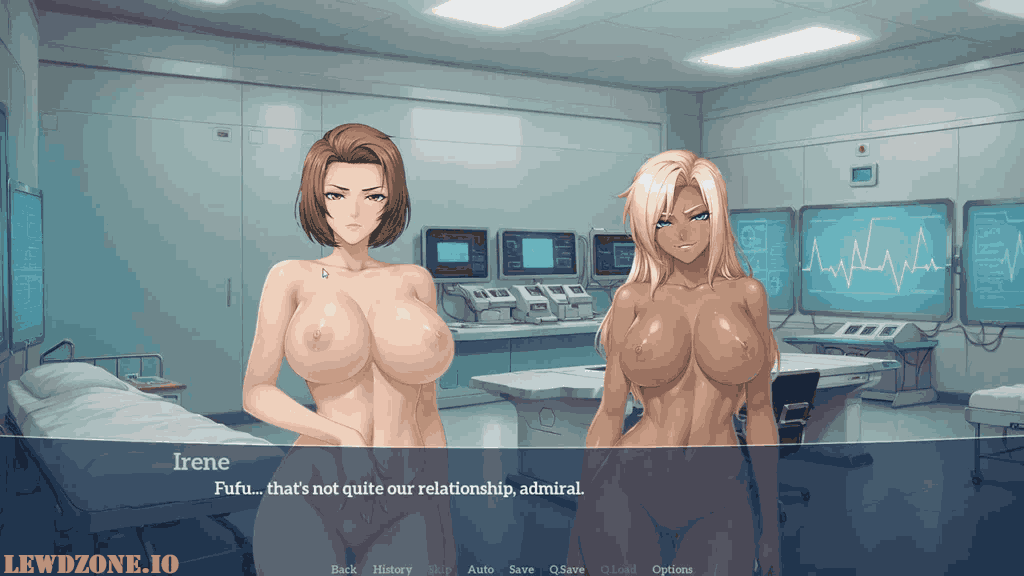The image size is (1024, 576).
Task: Go back one line with Back
Action: click(x=344, y=569)
